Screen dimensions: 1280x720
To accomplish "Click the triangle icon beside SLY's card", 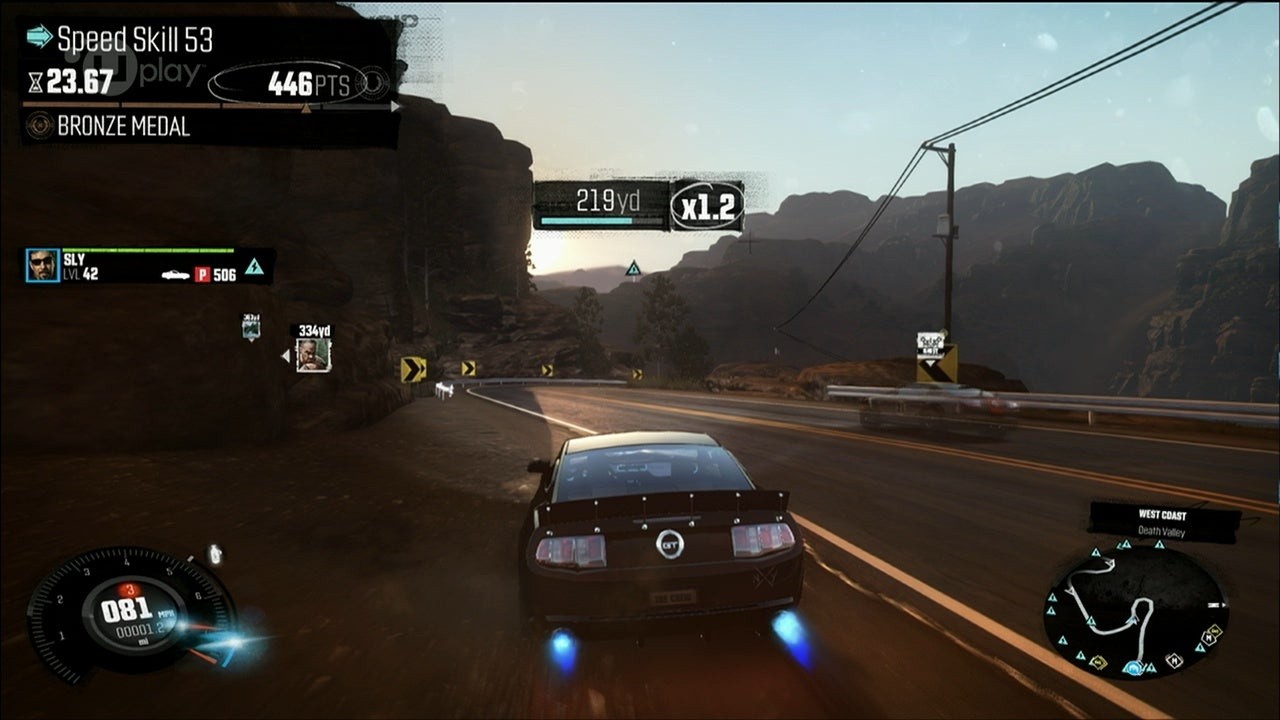I will 255,266.
